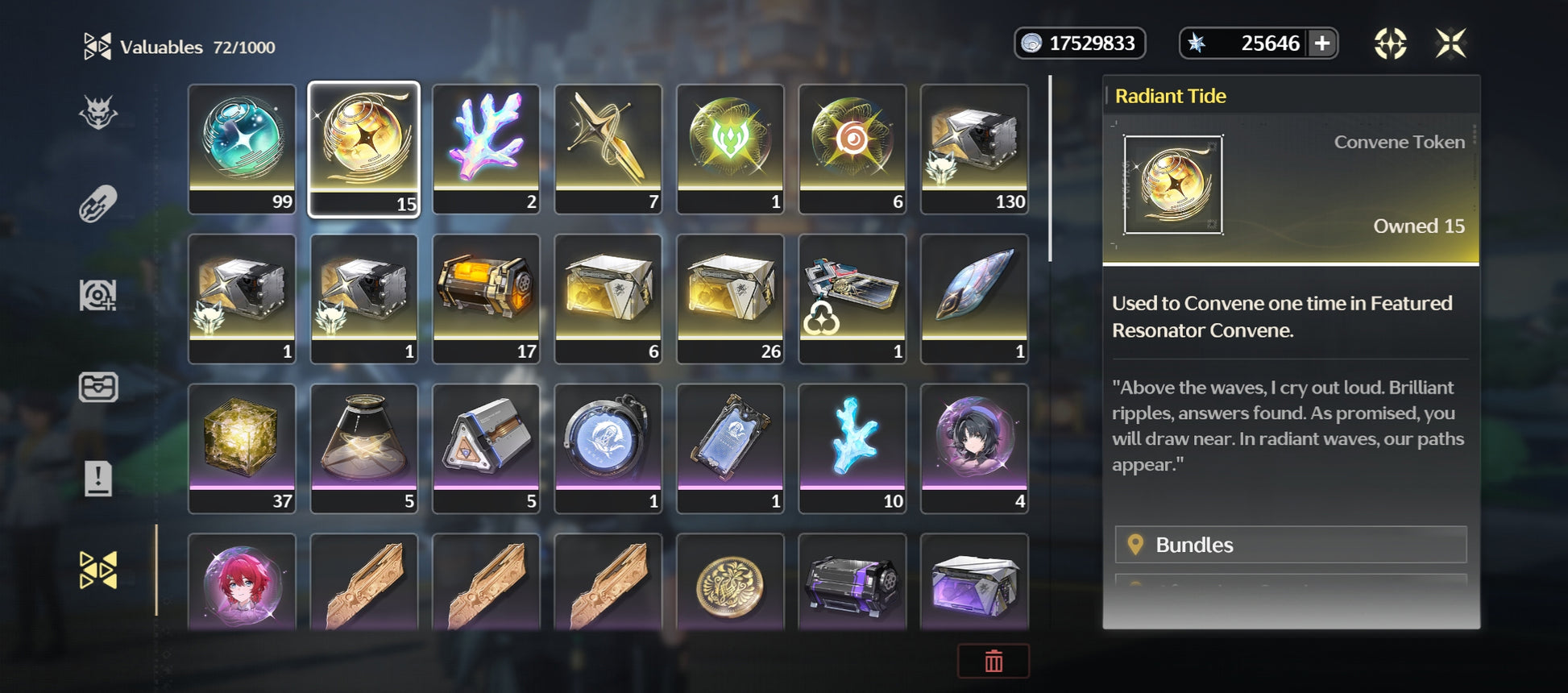The width and height of the screenshot is (1568, 693).
Task: Select the red-haired character orb slot
Action: click(x=242, y=582)
